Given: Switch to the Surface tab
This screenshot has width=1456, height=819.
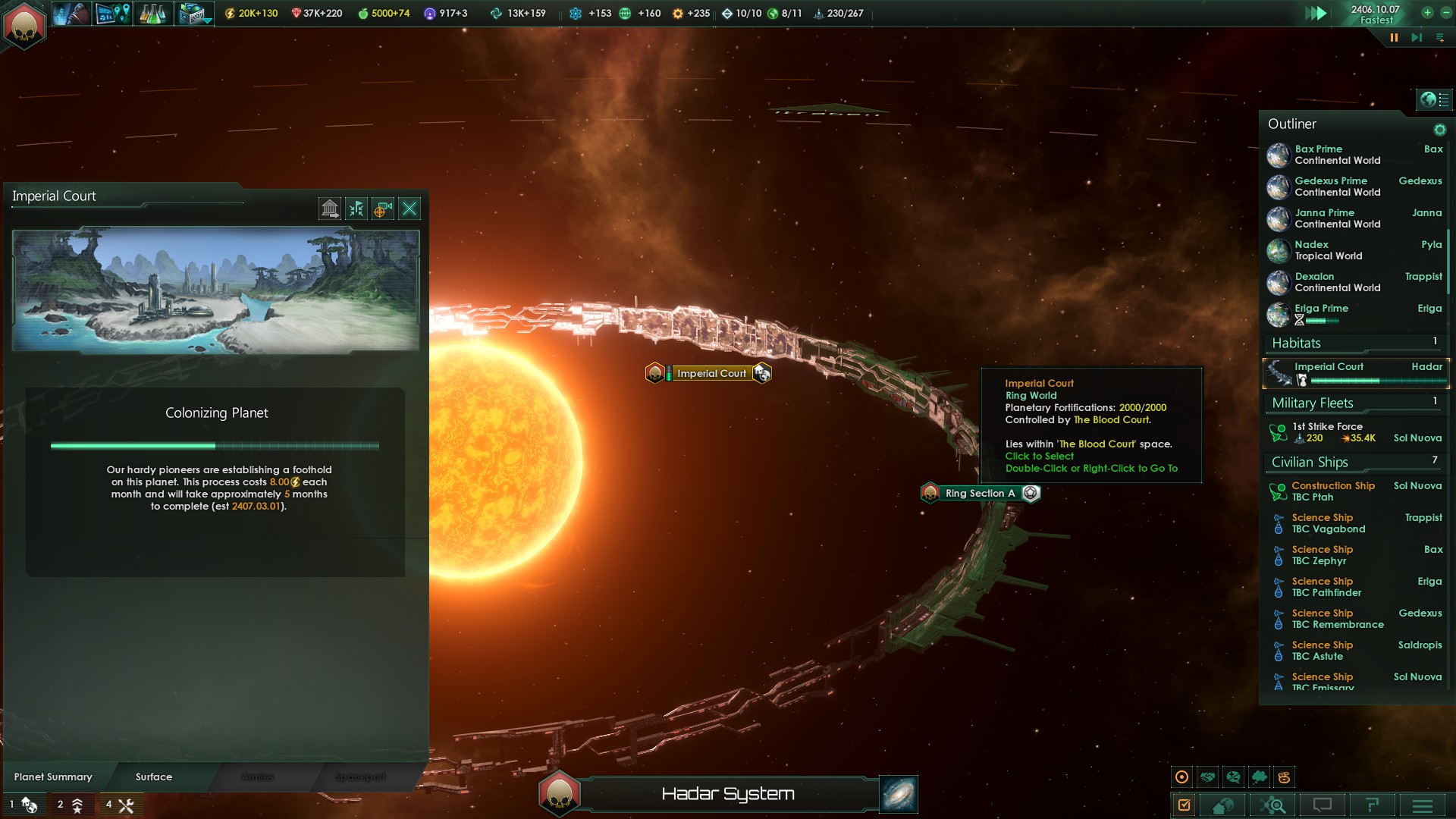Looking at the screenshot, I should pos(154,777).
